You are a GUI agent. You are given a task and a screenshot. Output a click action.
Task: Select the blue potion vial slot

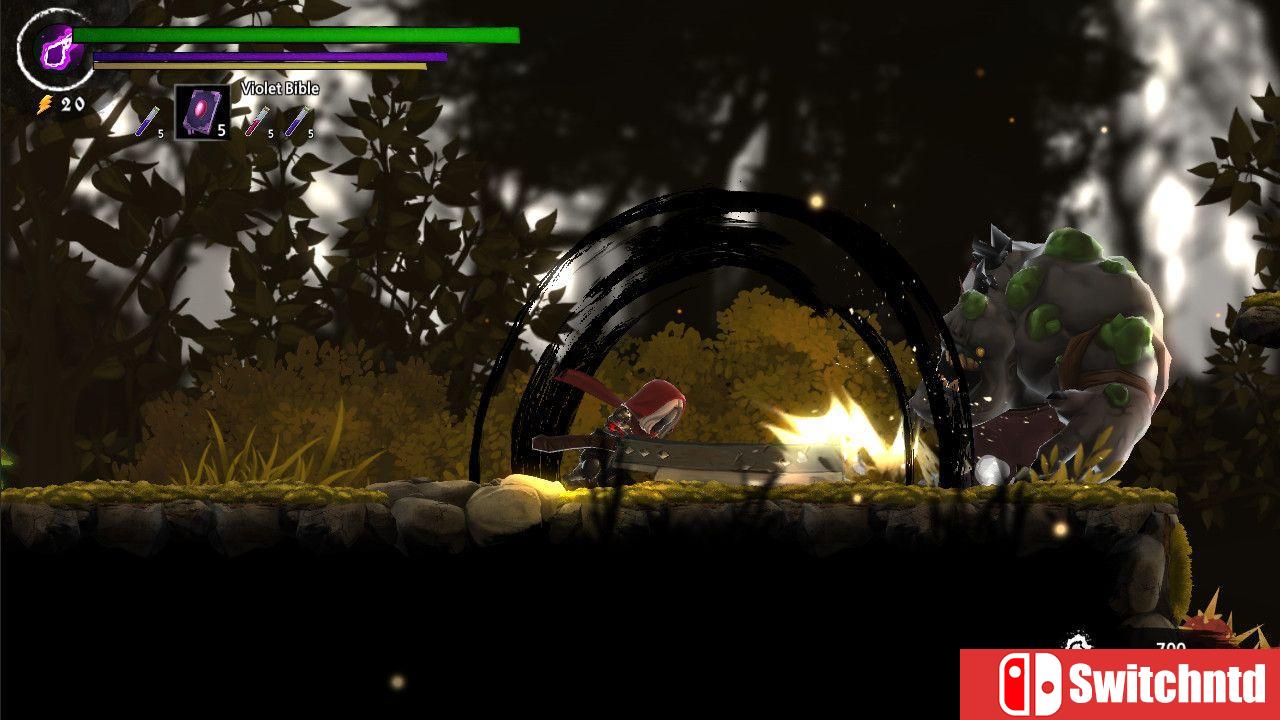pyautogui.click(x=148, y=121)
